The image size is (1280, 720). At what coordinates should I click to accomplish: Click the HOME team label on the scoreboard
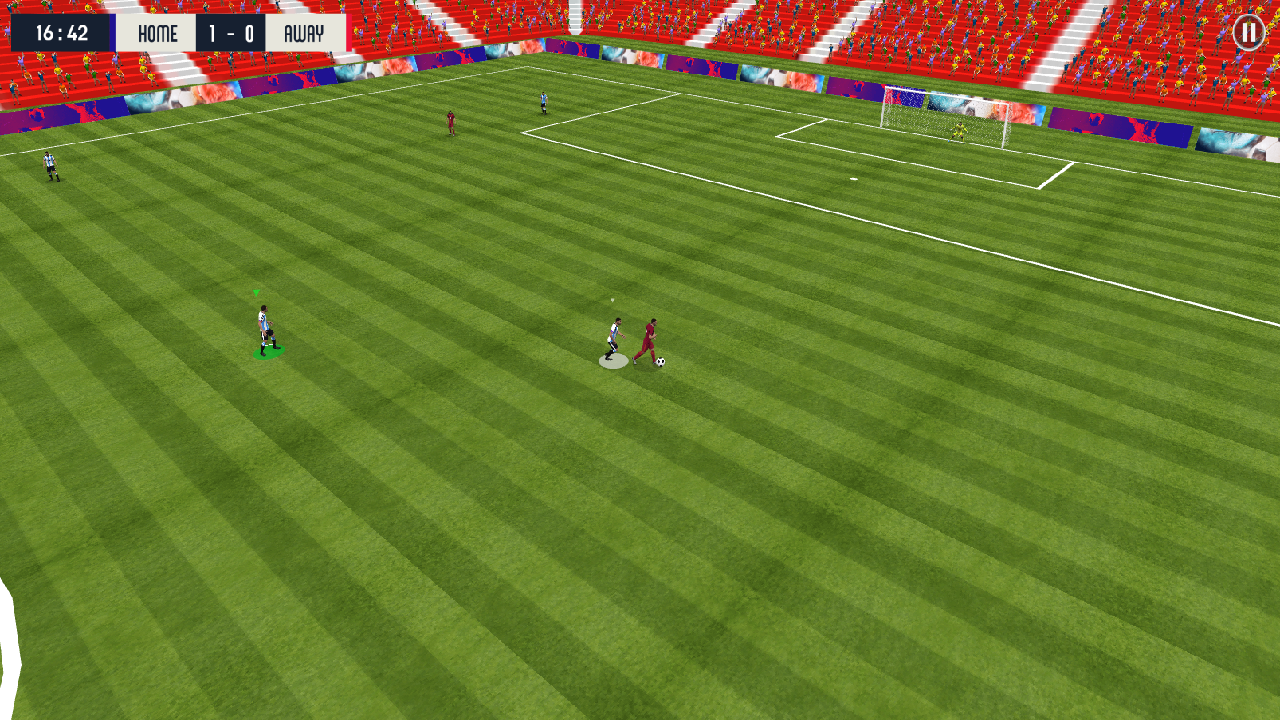point(157,32)
